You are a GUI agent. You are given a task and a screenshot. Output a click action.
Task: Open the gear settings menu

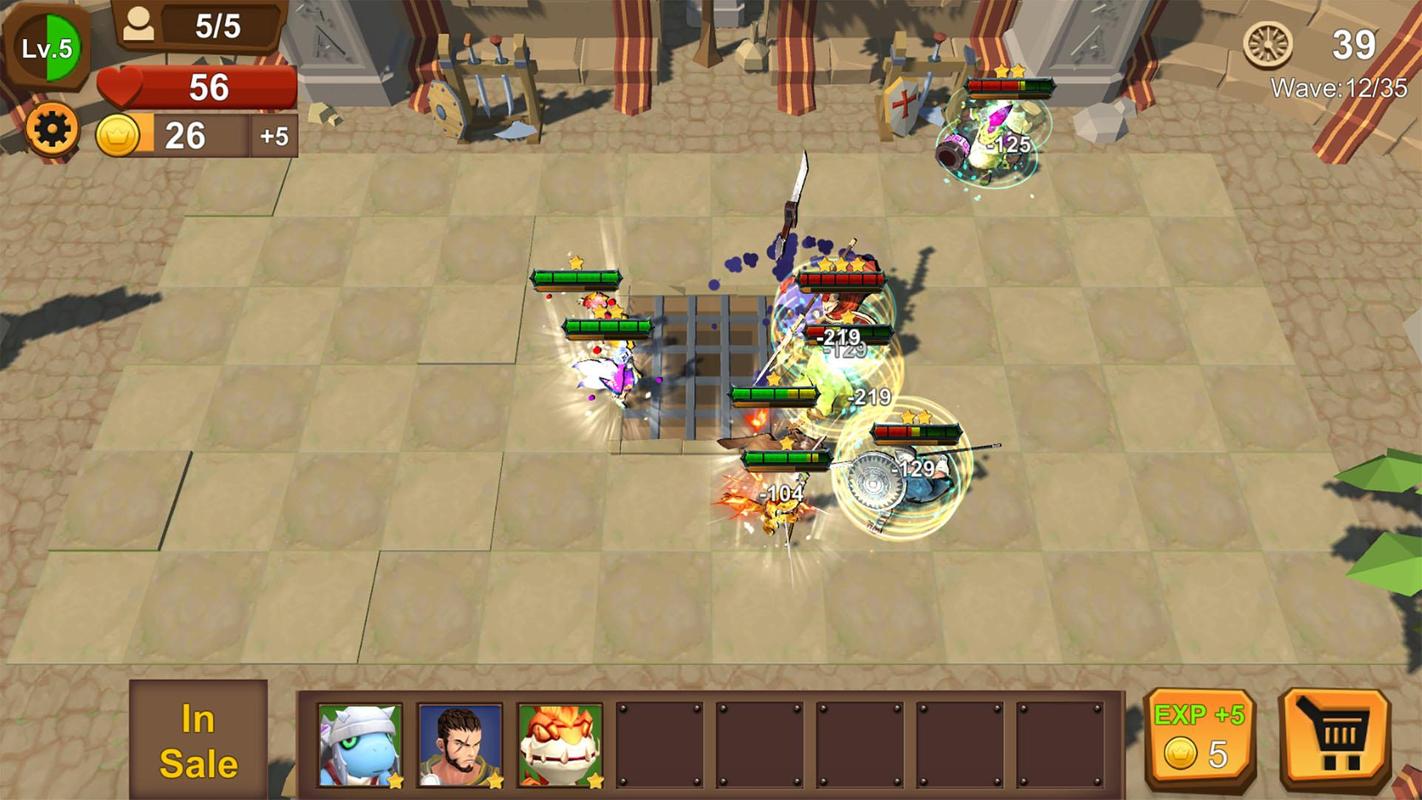coord(51,130)
